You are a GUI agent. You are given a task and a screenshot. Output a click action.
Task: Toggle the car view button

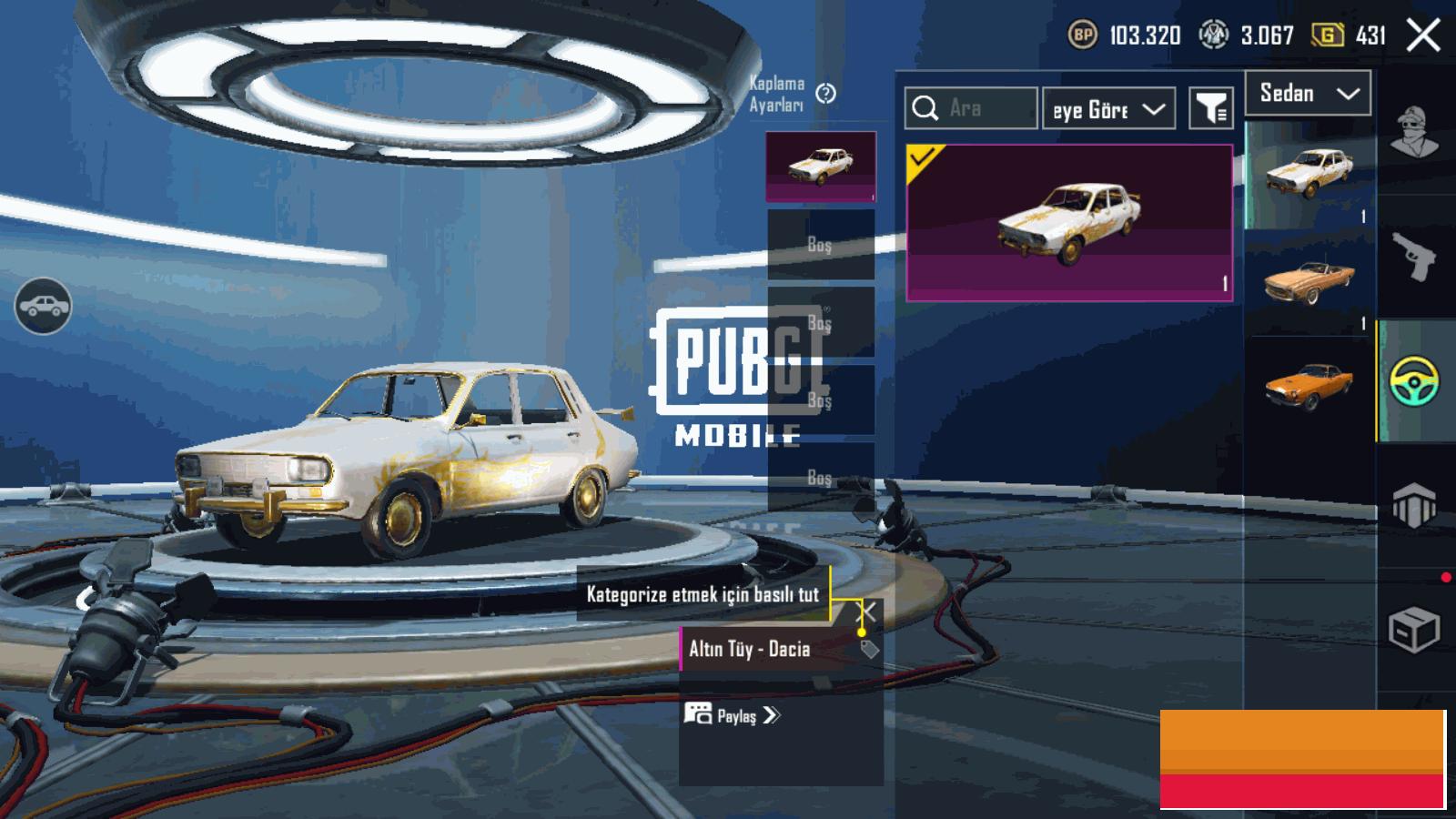(43, 306)
